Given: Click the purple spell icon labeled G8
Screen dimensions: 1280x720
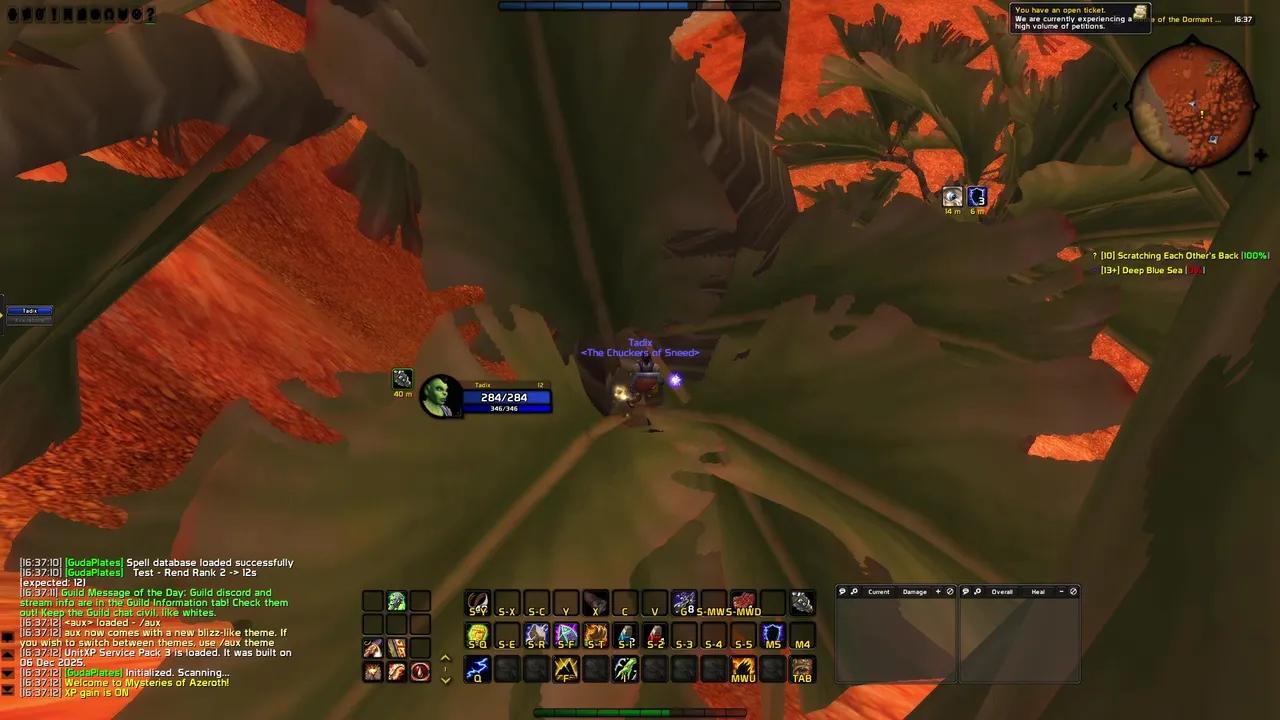Looking at the screenshot, I should [x=685, y=601].
